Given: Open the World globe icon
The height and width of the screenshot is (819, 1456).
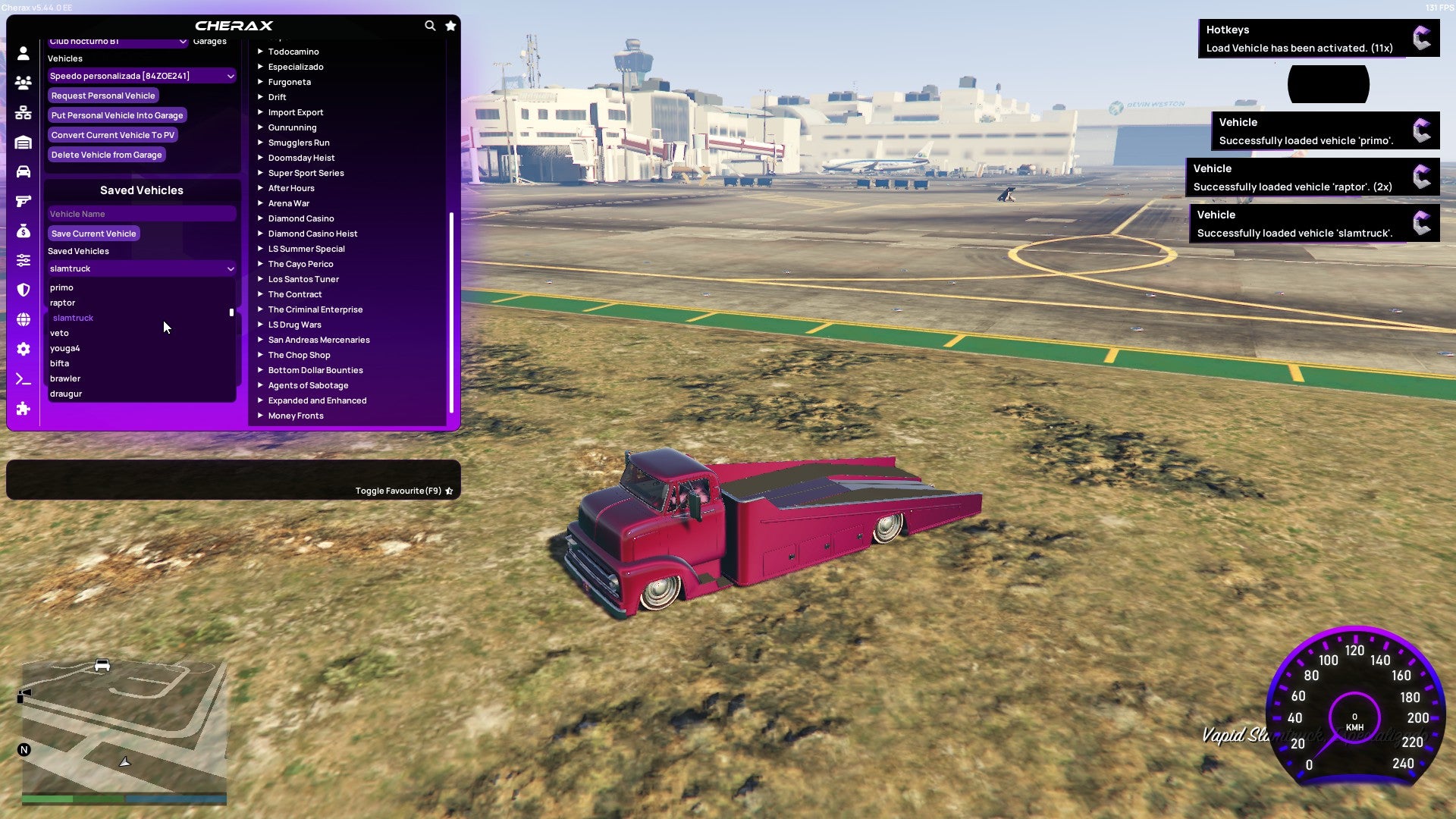Looking at the screenshot, I should [23, 318].
